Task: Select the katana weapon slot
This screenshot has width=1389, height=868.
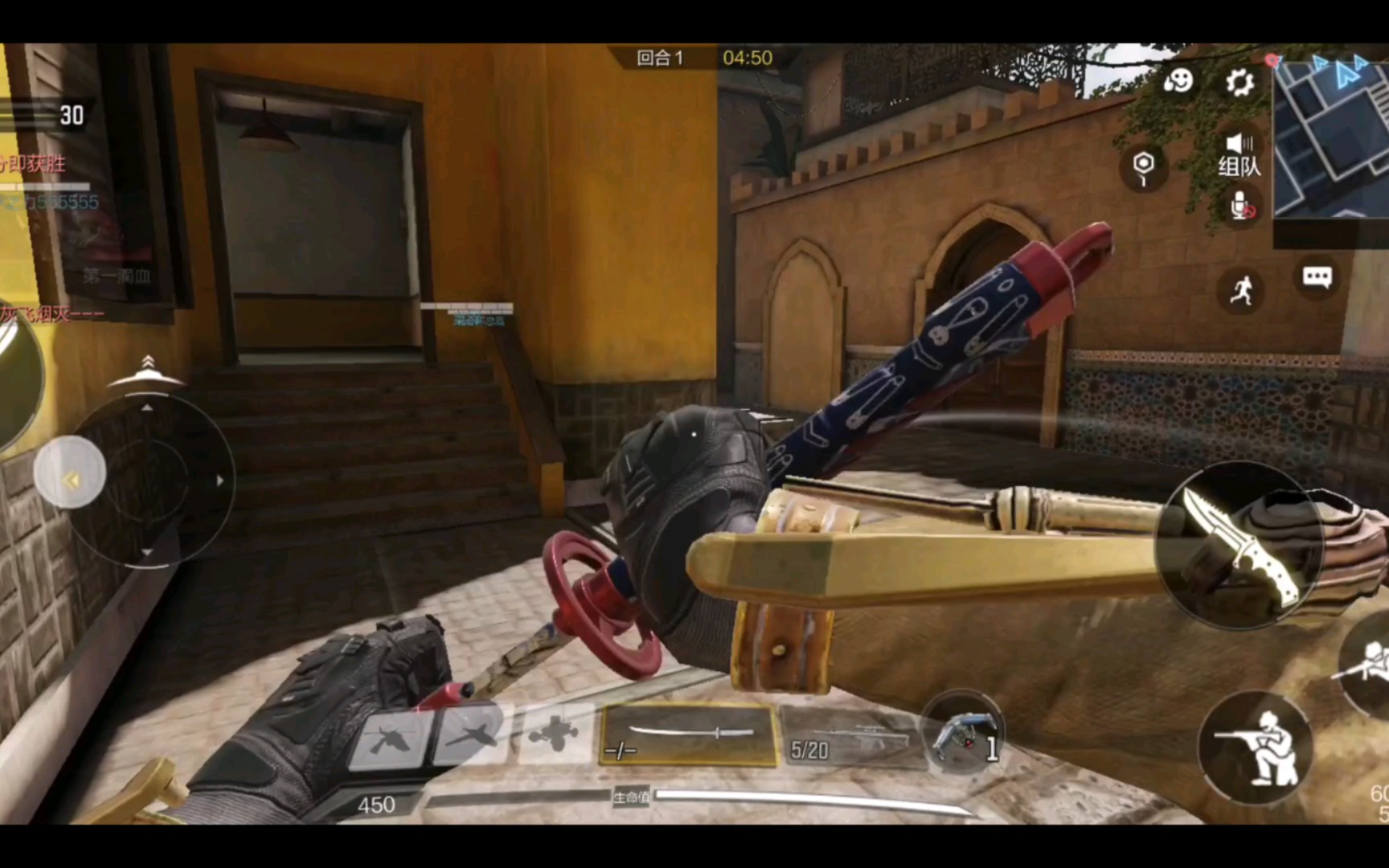Action: (x=689, y=735)
